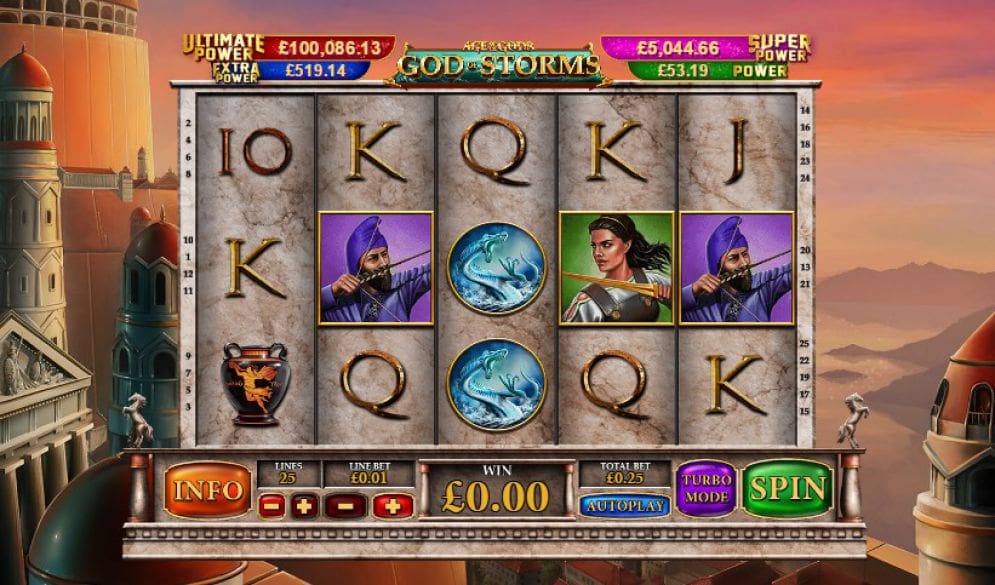Image resolution: width=995 pixels, height=585 pixels.
Task: Spin the reels with the green SPIN button
Action: 788,488
